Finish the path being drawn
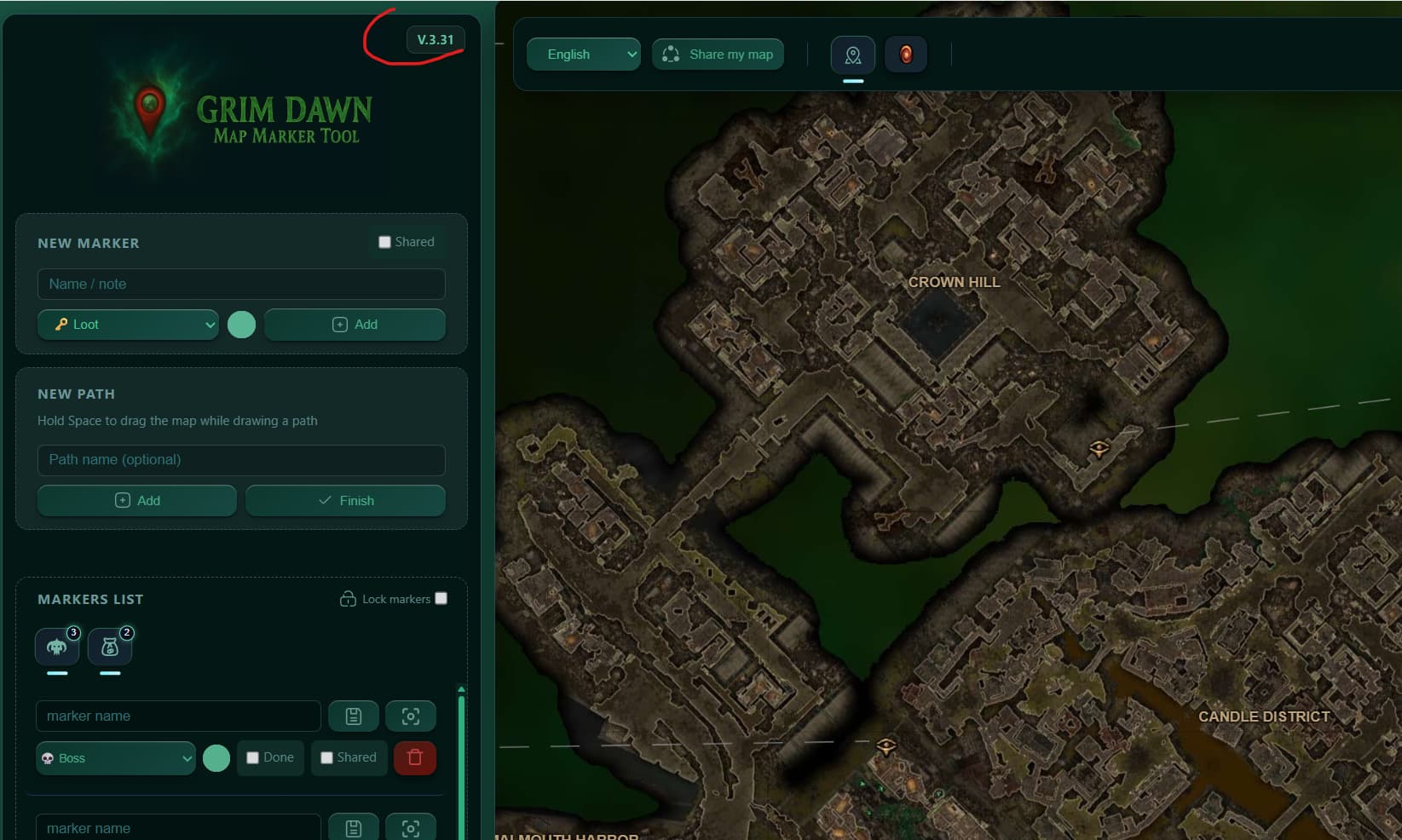The width and height of the screenshot is (1402, 840). pos(345,501)
